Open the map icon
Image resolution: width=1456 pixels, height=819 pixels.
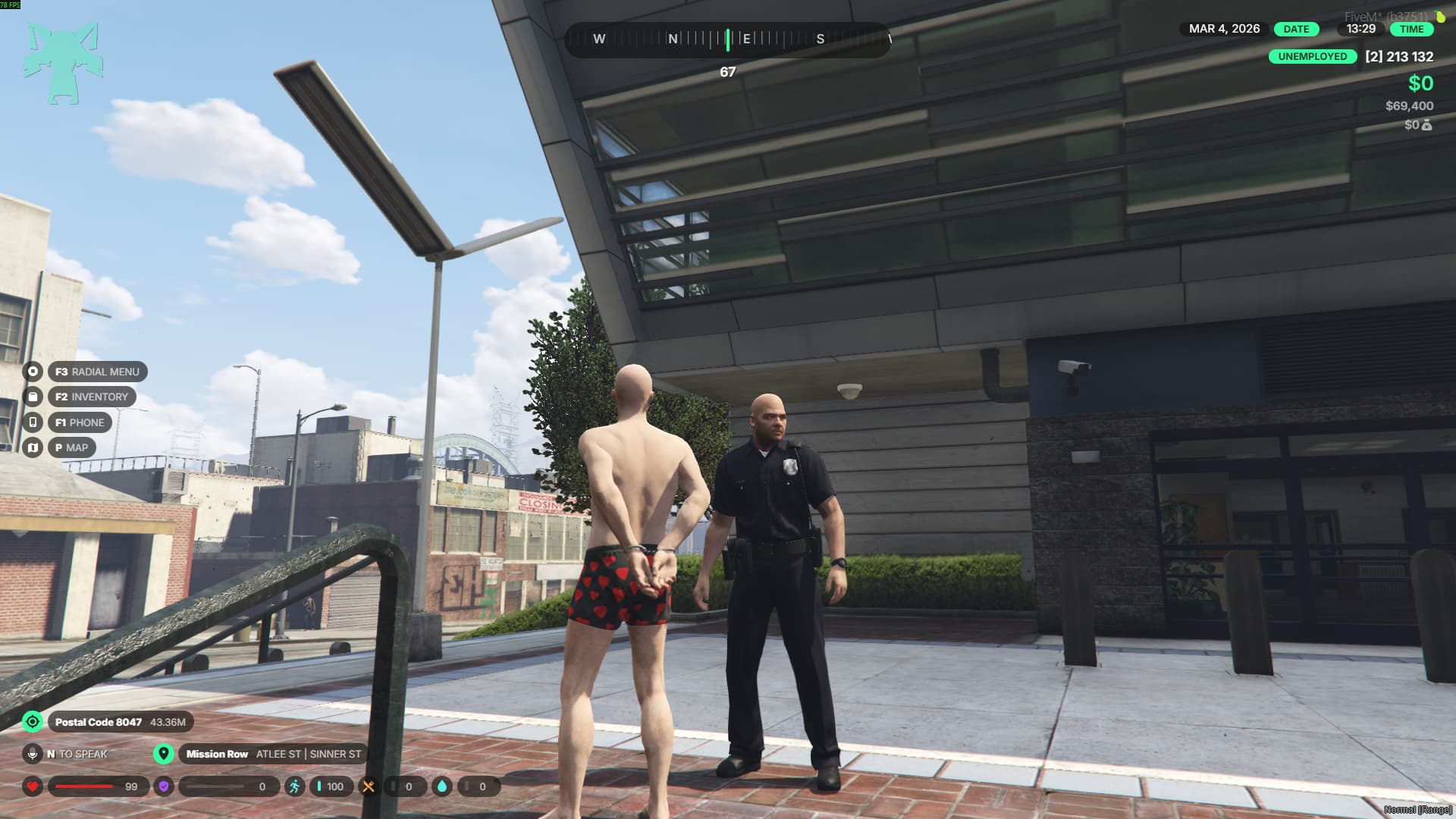pos(33,447)
